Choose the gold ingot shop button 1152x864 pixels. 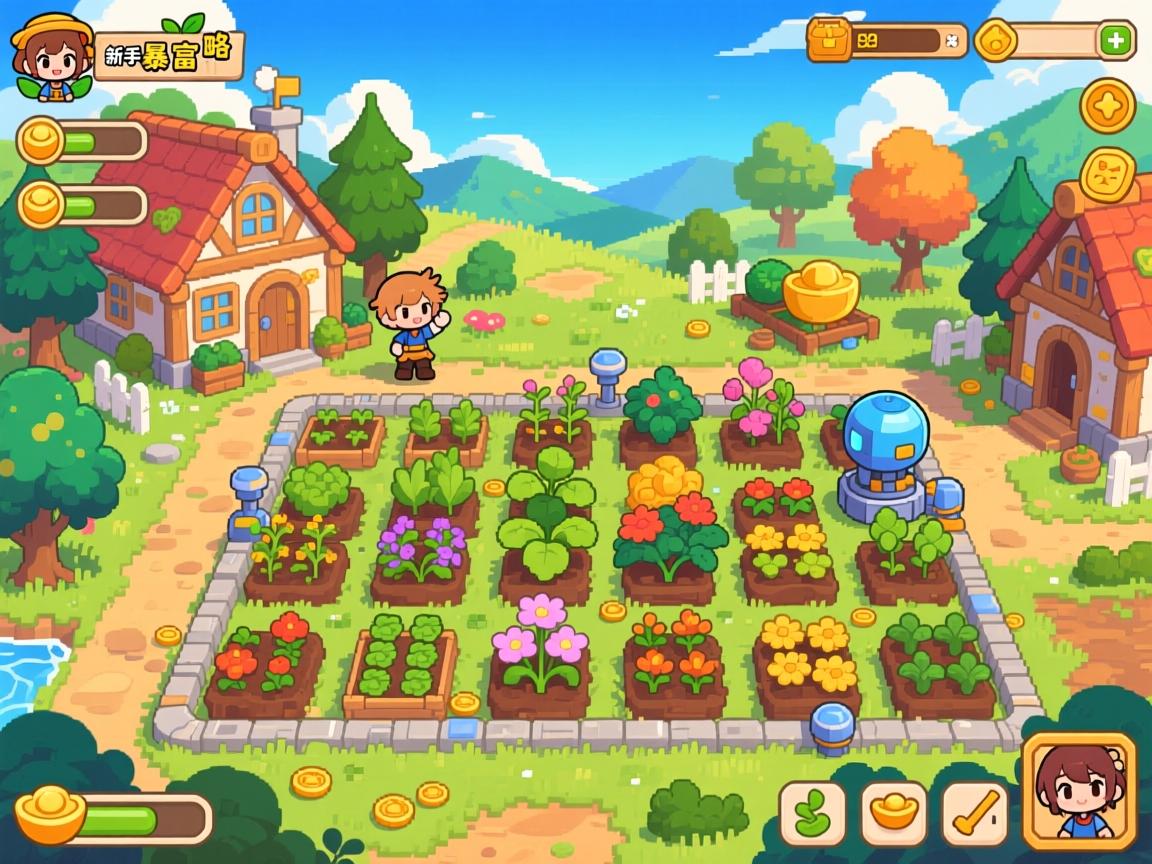894,814
